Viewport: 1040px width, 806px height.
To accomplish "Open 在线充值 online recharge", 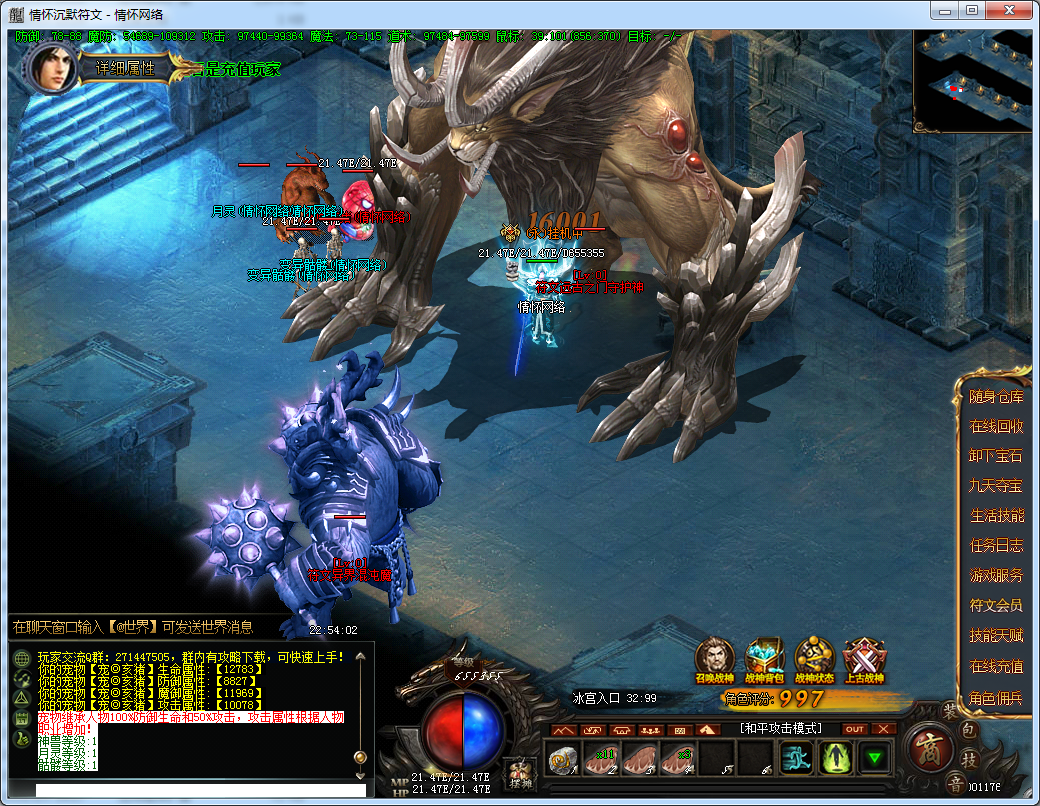I will pos(996,666).
